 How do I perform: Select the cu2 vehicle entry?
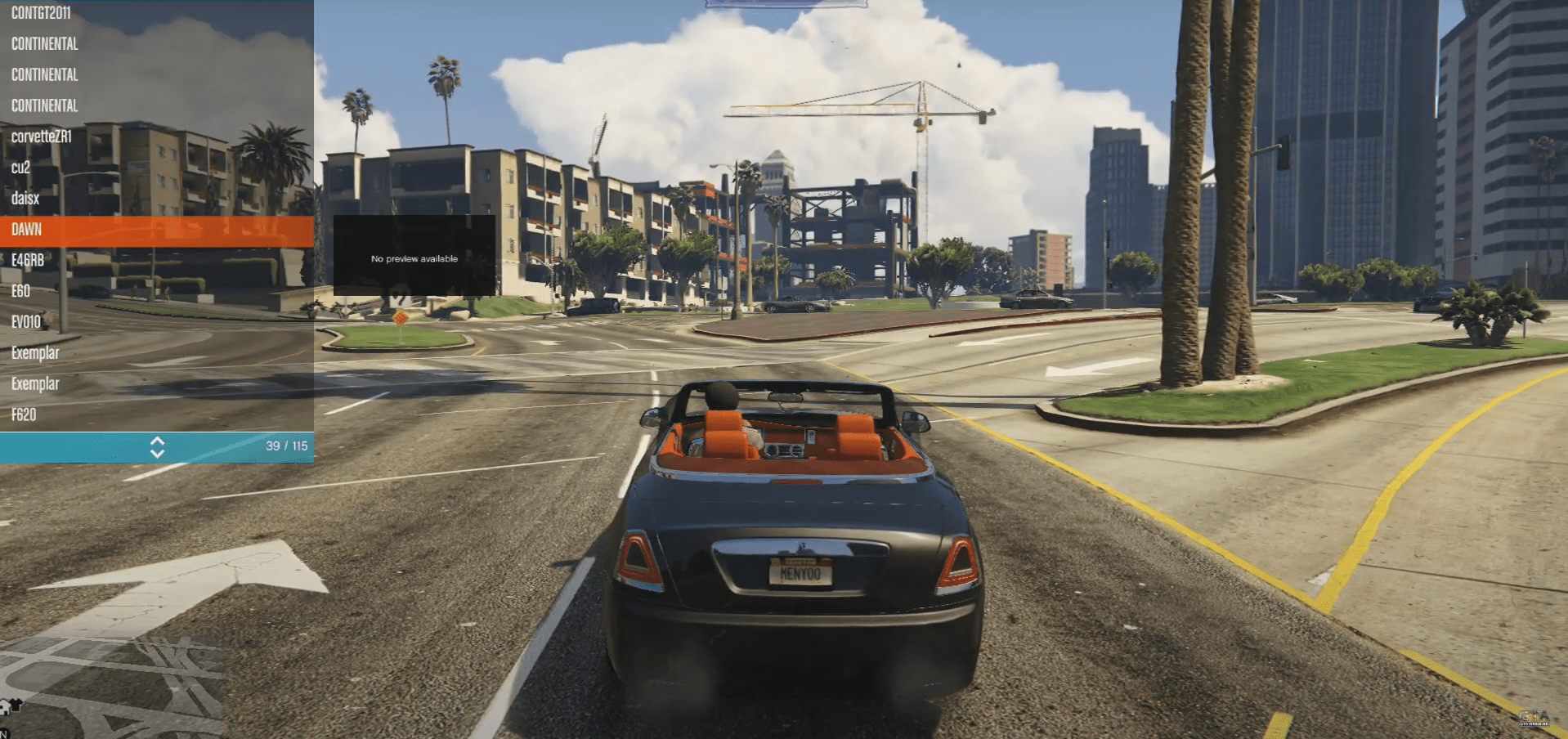tap(20, 168)
